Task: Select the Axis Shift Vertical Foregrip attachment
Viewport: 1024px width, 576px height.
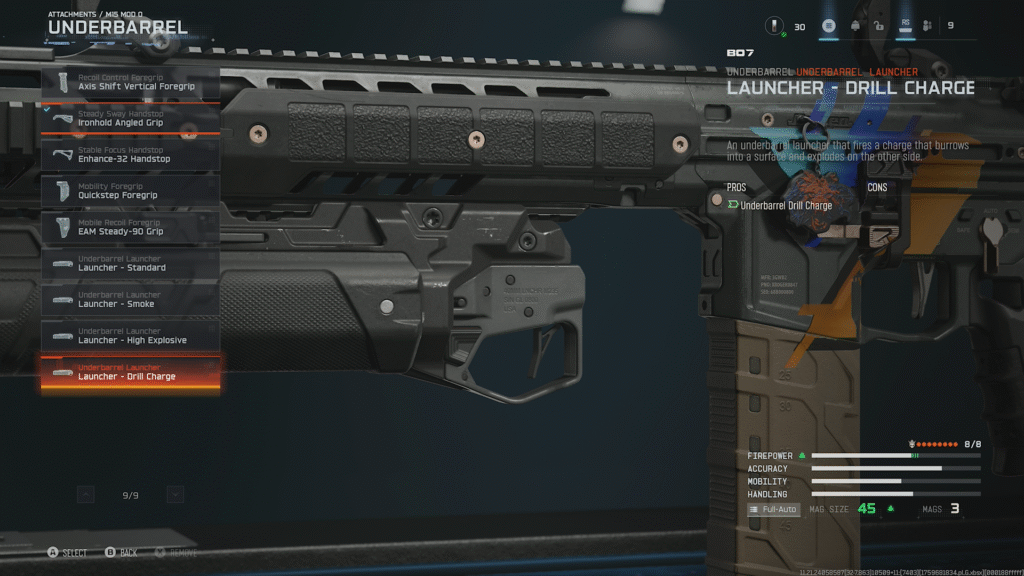Action: (130, 82)
